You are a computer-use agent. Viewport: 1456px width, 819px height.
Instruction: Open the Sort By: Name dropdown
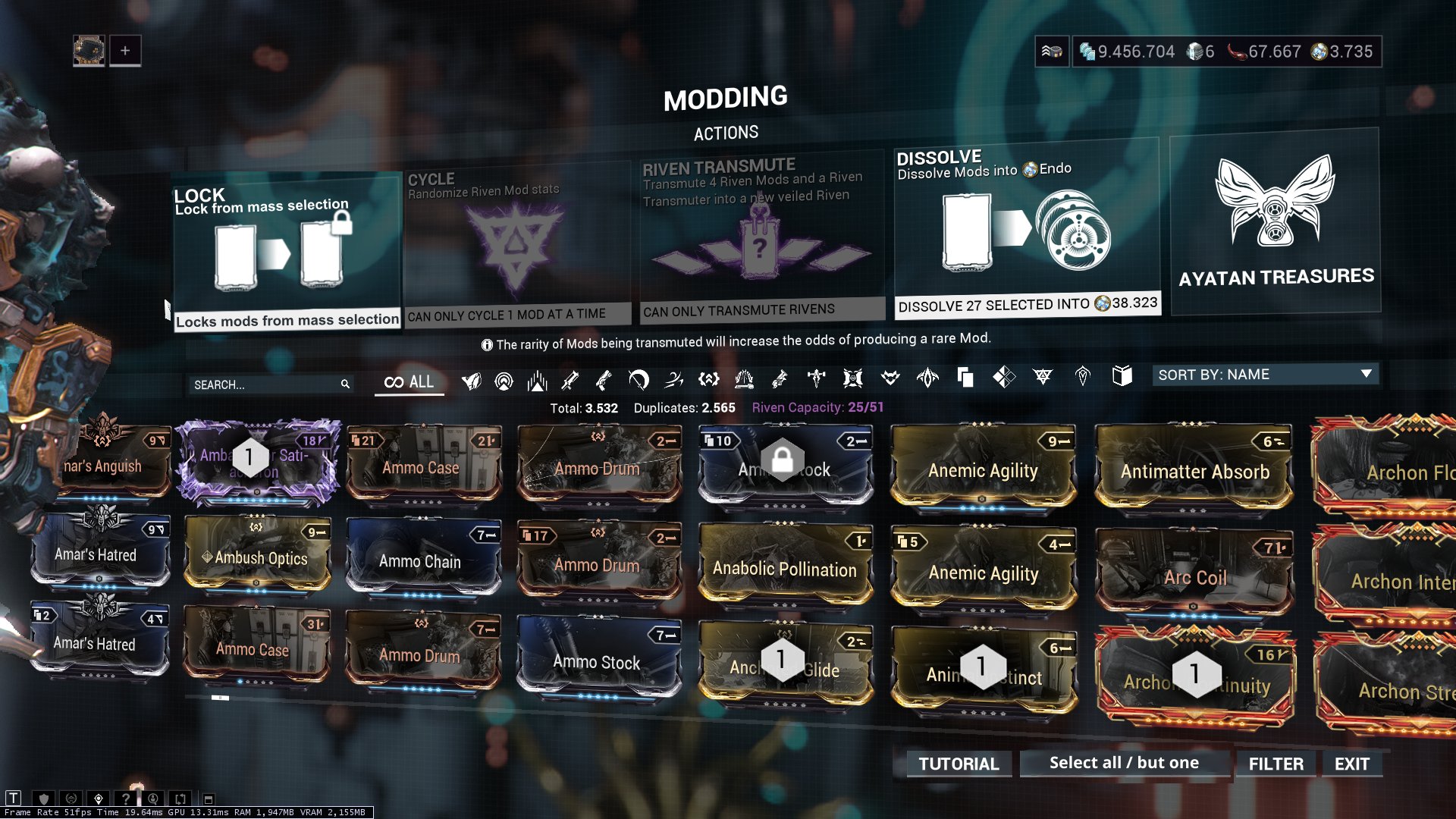1264,374
